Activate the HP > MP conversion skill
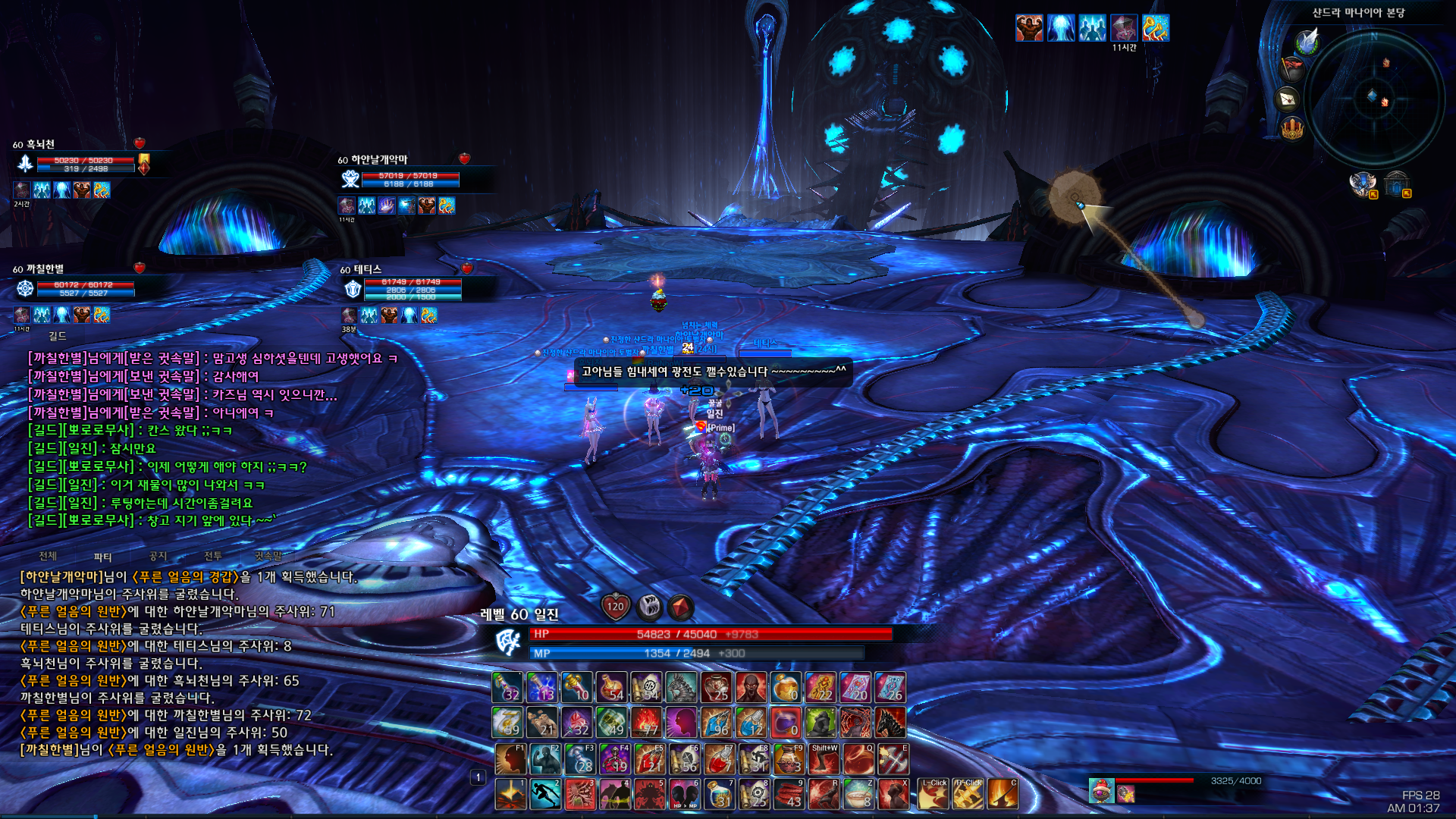 (685, 794)
